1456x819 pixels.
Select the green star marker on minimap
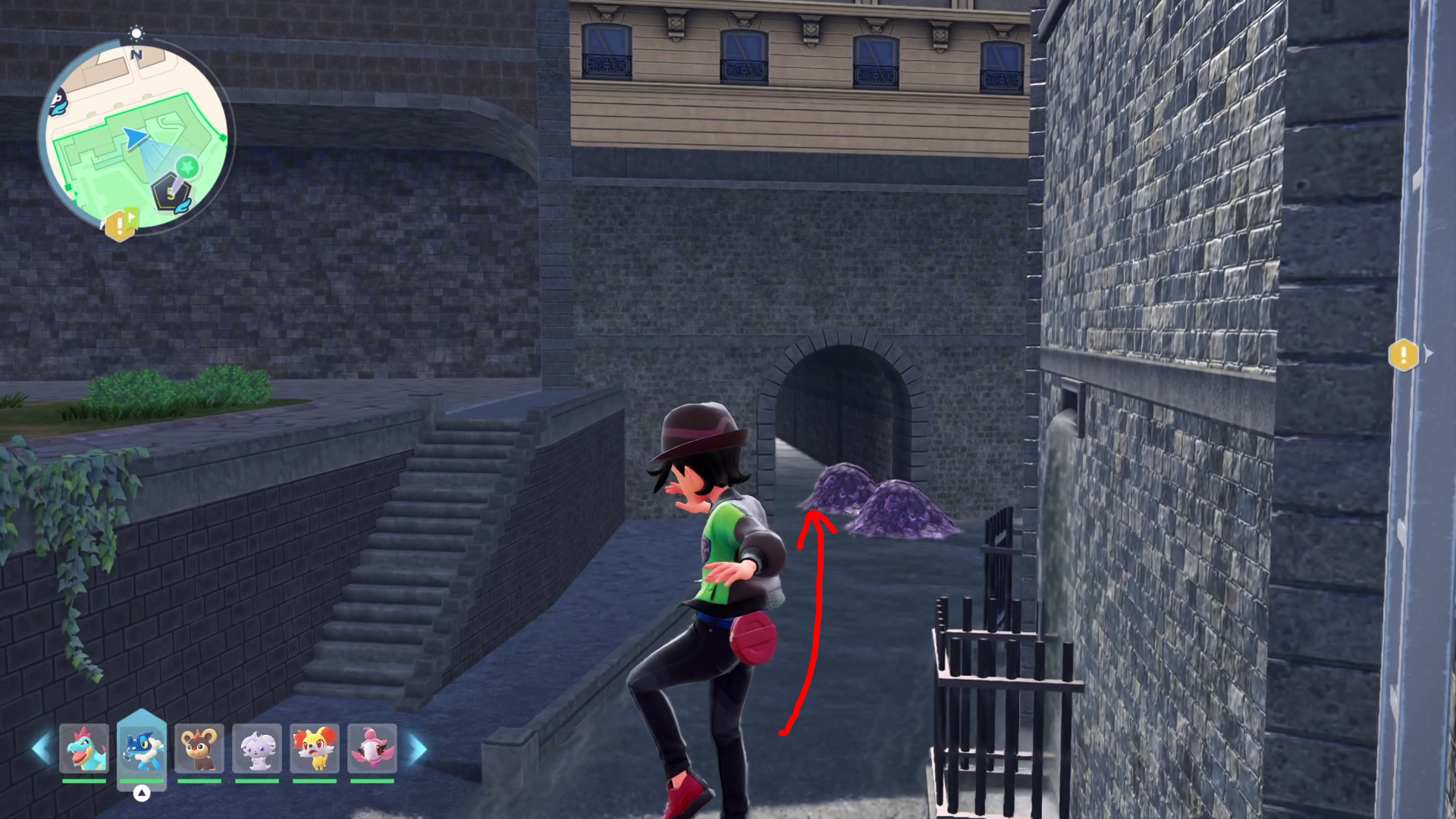click(x=187, y=165)
